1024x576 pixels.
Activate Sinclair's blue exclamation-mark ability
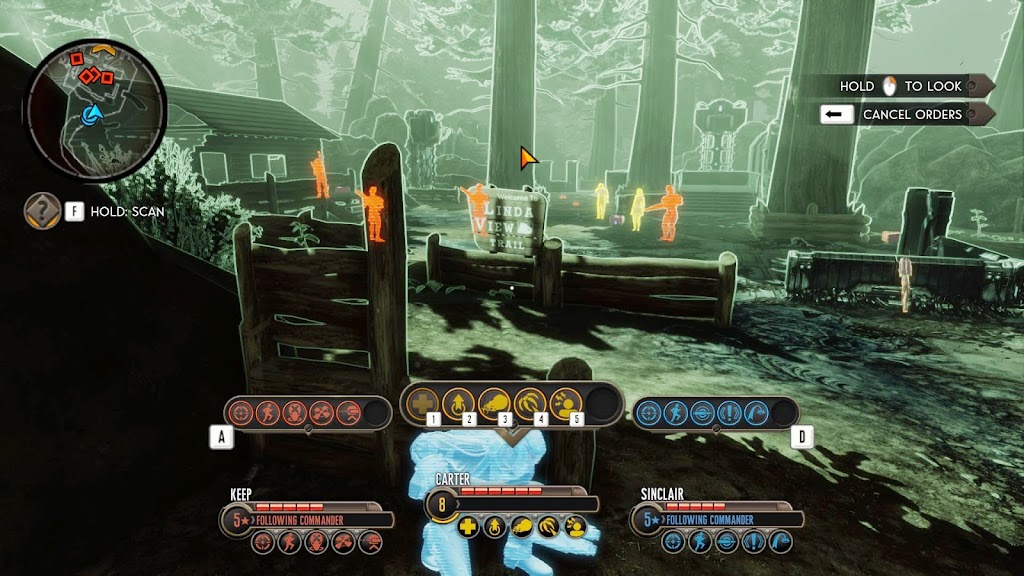pos(731,412)
